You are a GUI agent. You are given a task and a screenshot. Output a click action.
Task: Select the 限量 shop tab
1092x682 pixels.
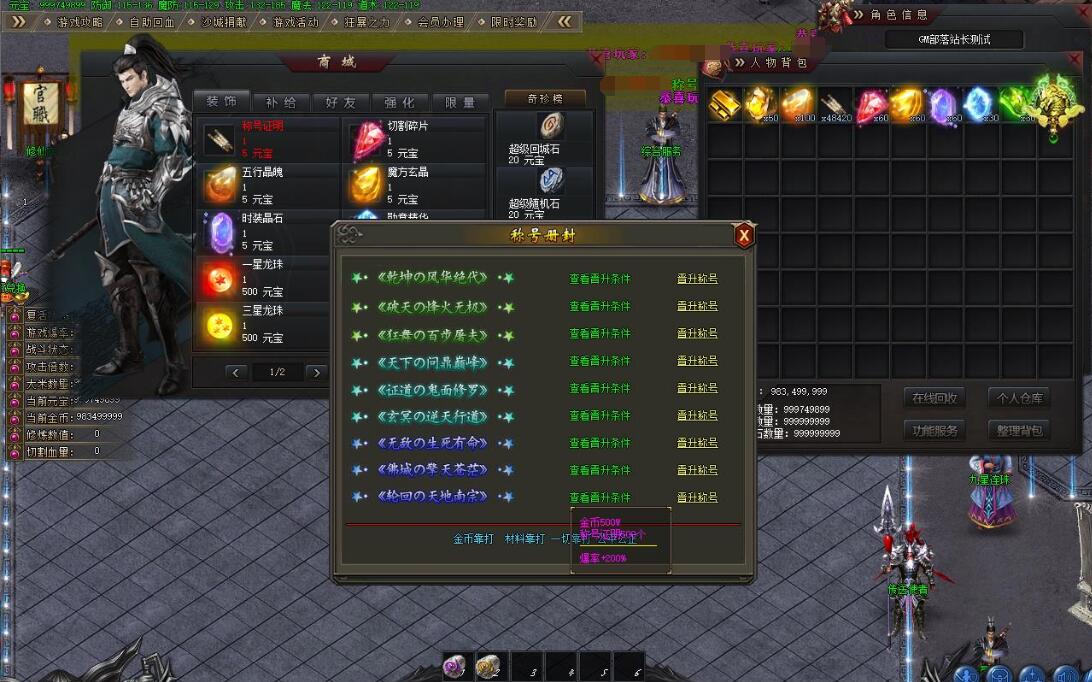click(460, 102)
